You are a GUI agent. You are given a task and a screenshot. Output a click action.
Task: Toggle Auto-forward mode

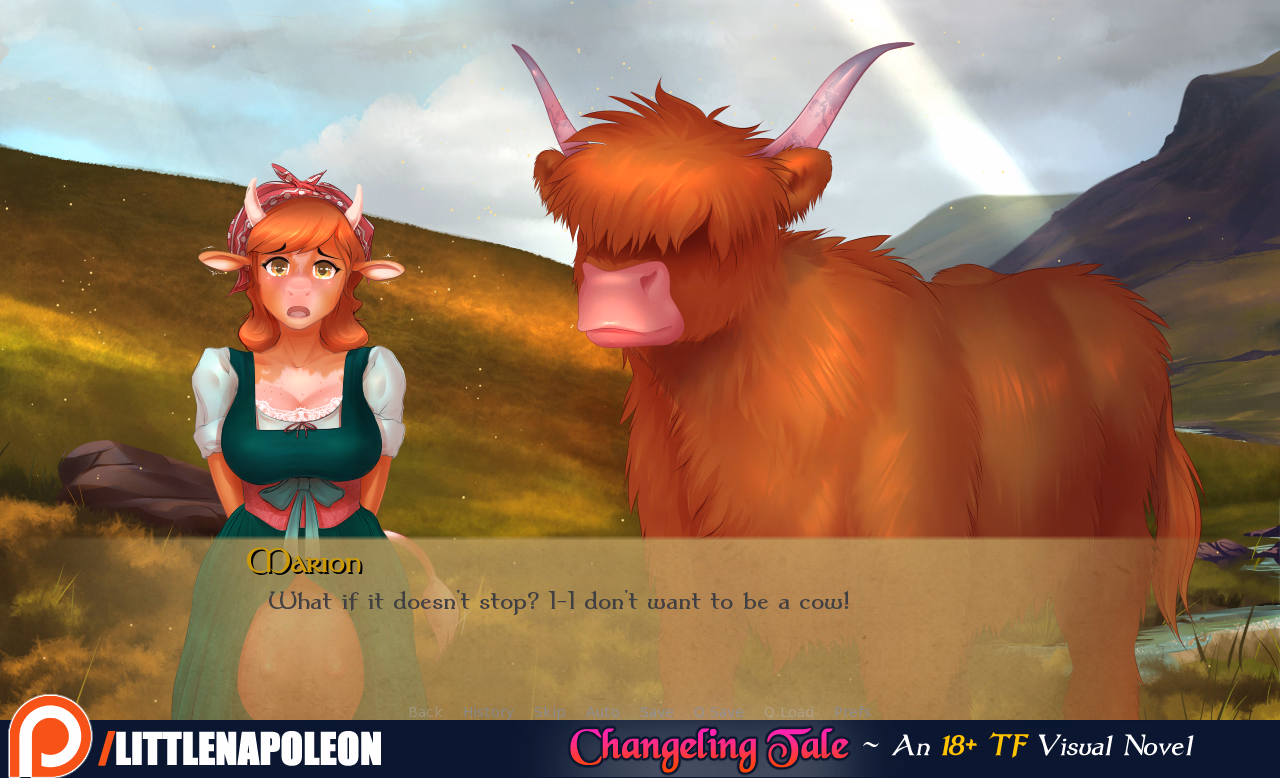tap(603, 712)
